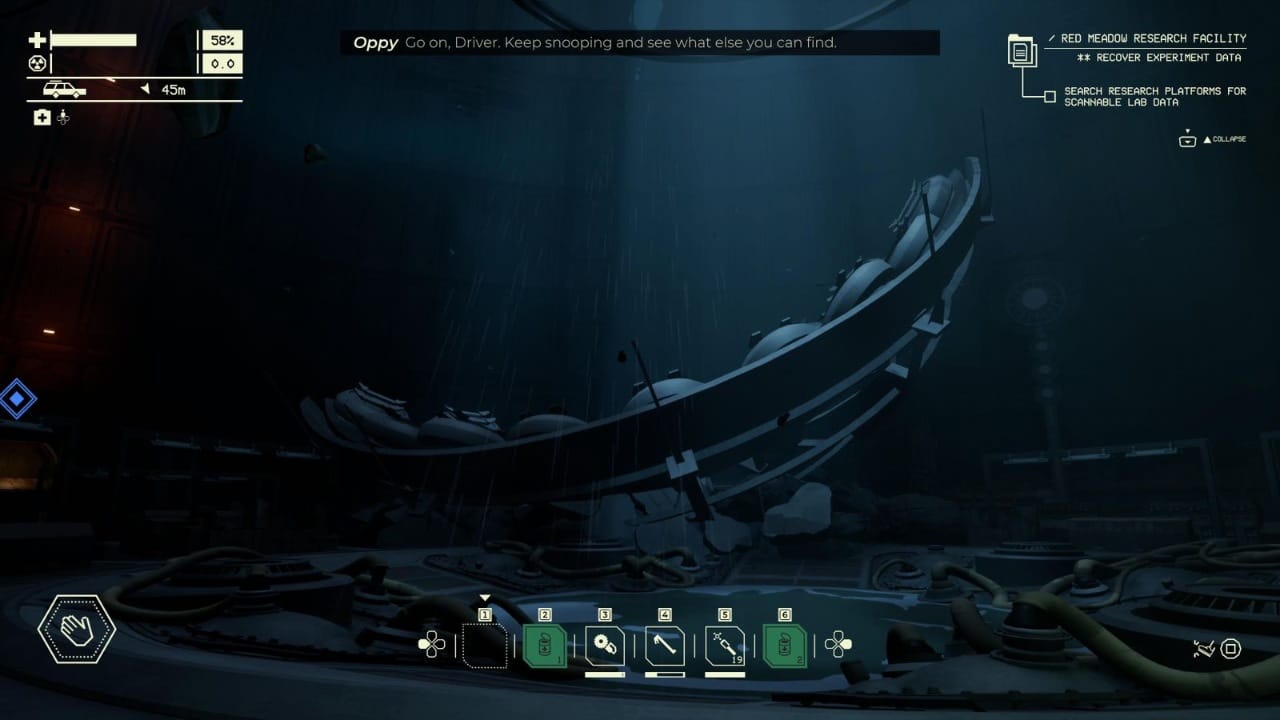Select the green canister in slot 6
1280x720 pixels.
(785, 646)
